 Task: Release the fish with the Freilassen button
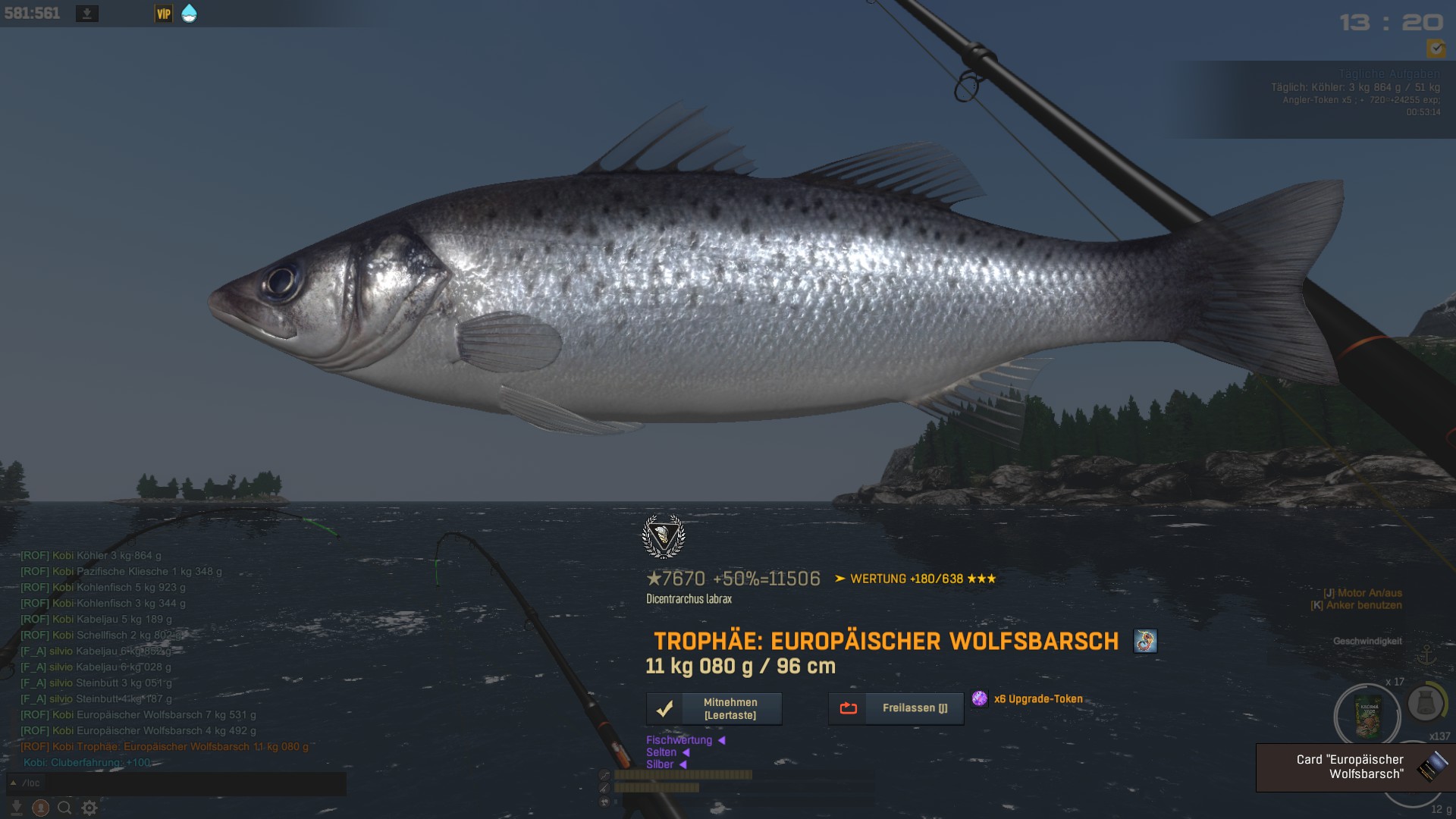pyautogui.click(x=896, y=708)
